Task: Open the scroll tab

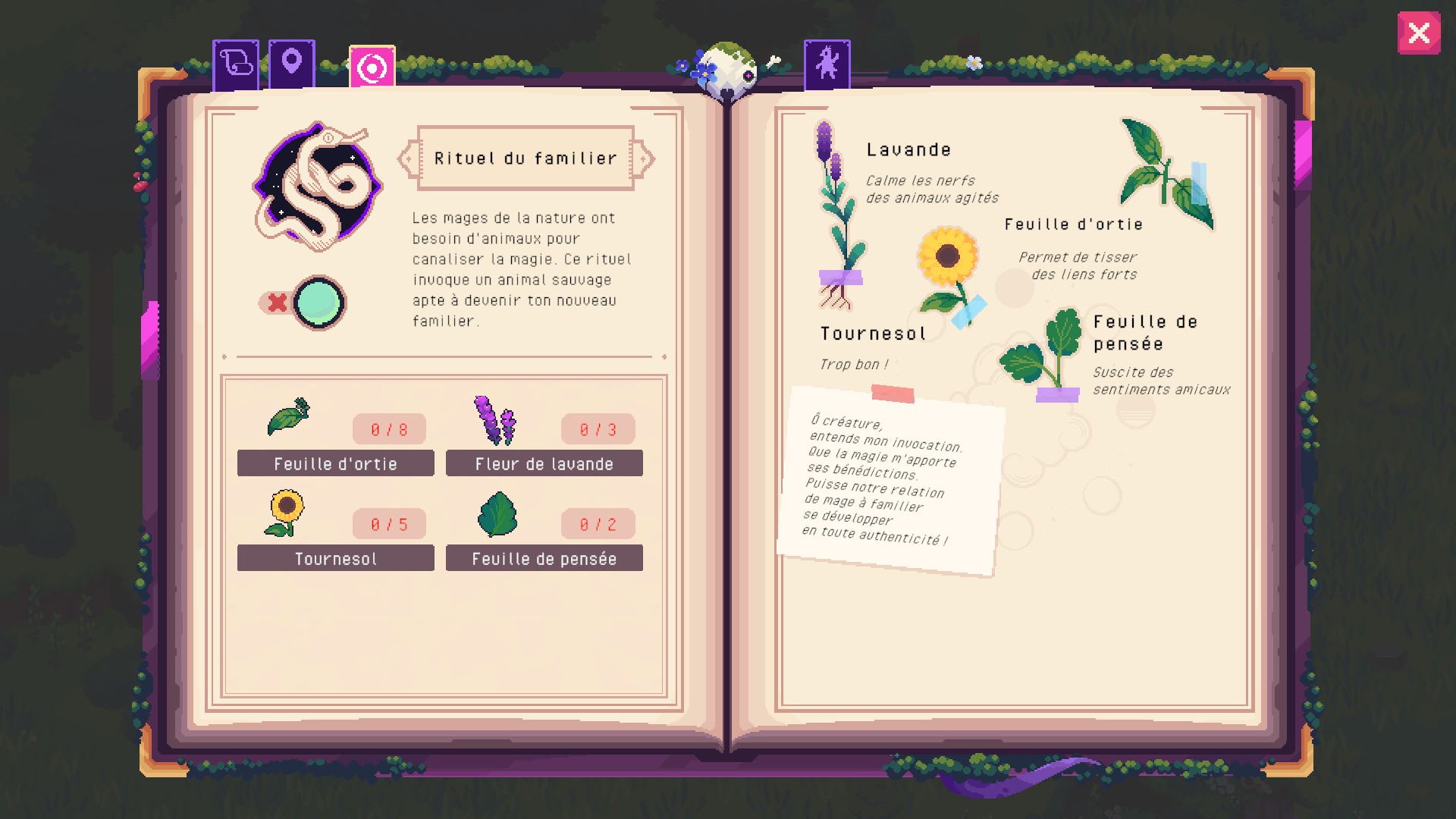Action: pyautogui.click(x=236, y=64)
